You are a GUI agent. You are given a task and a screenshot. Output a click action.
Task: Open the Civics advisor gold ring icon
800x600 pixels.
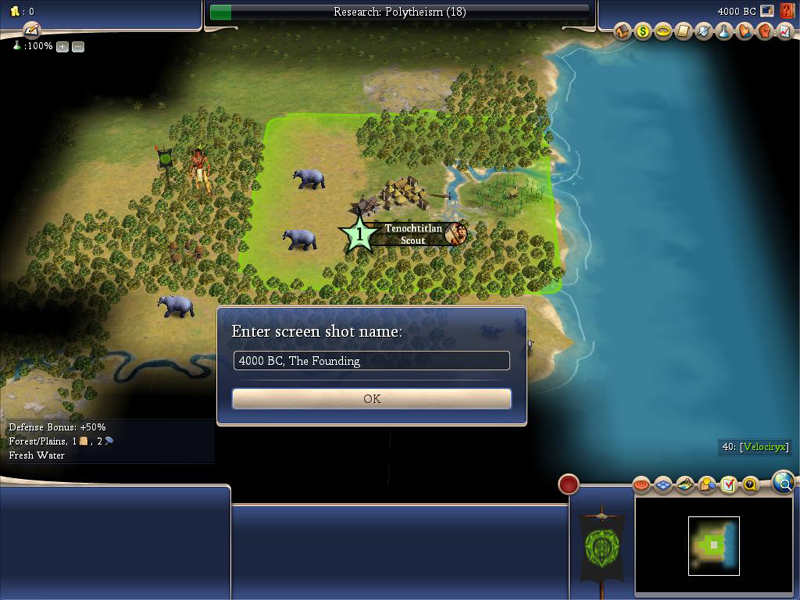(x=663, y=32)
